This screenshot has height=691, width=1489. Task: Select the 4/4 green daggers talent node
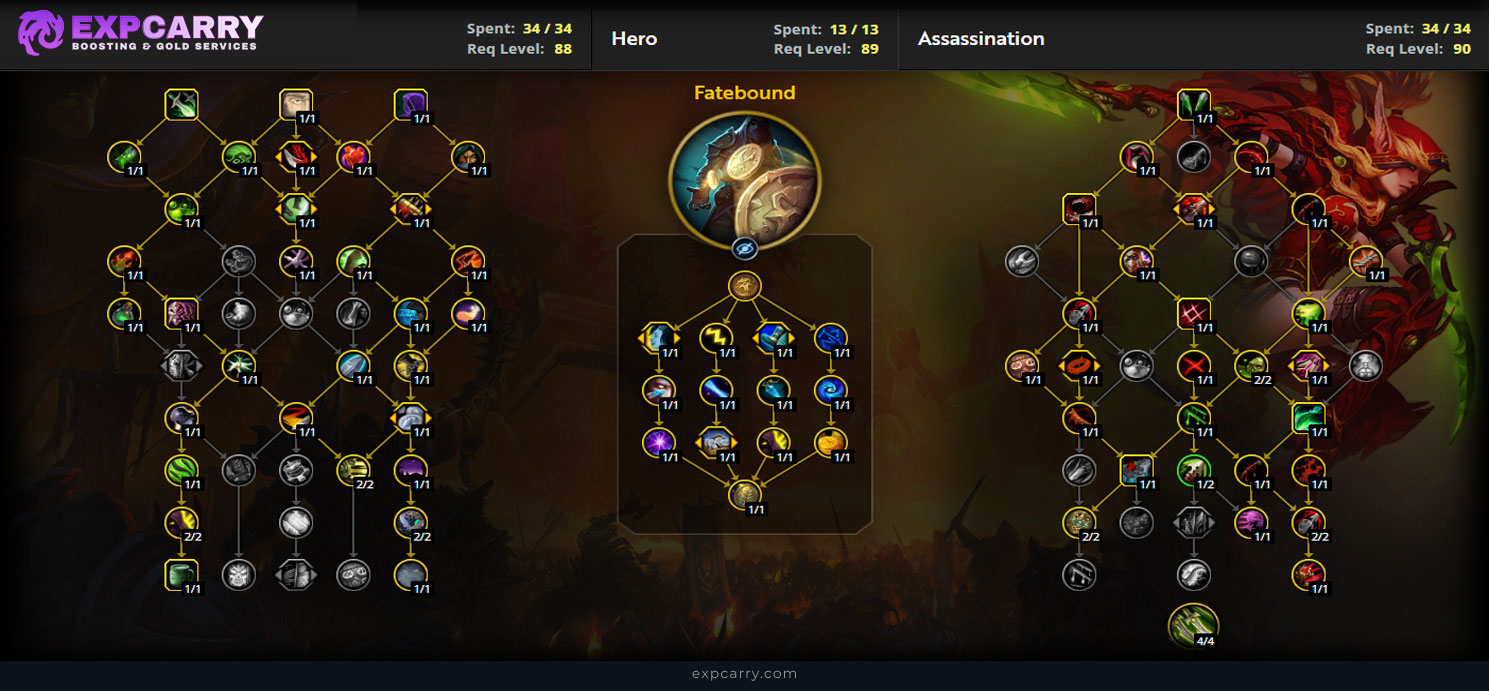coord(1193,625)
